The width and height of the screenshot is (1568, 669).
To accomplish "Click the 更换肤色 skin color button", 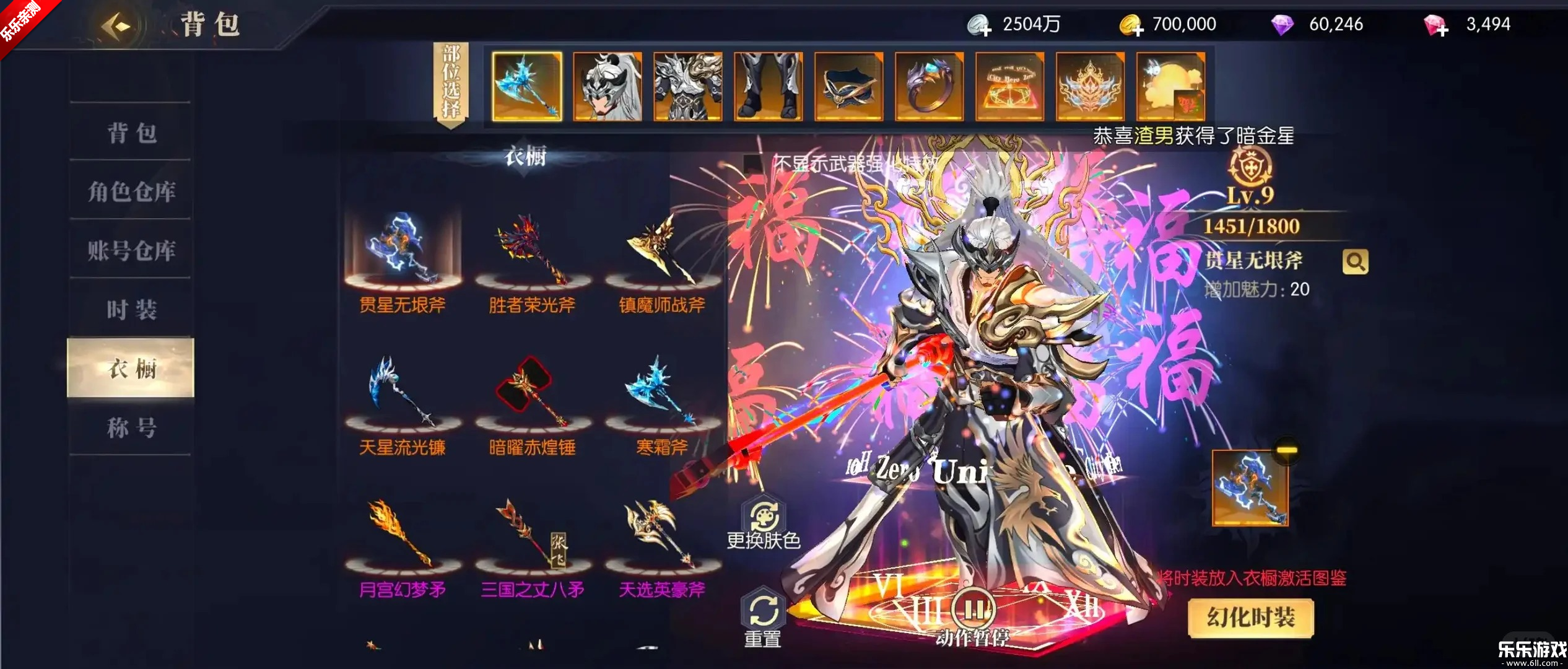I will pos(764,524).
